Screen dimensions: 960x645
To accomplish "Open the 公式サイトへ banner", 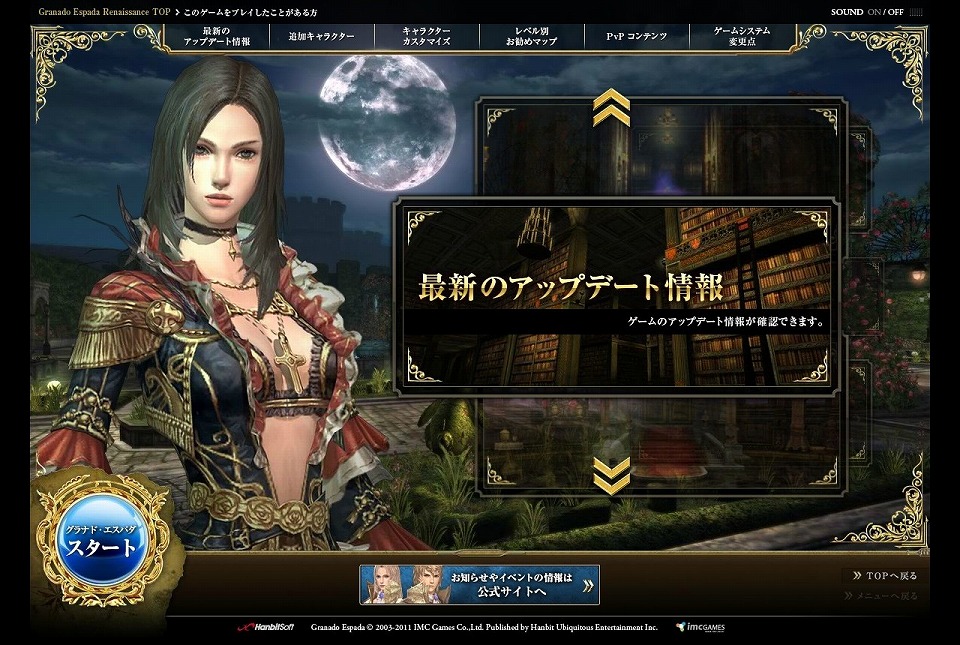I will point(480,585).
